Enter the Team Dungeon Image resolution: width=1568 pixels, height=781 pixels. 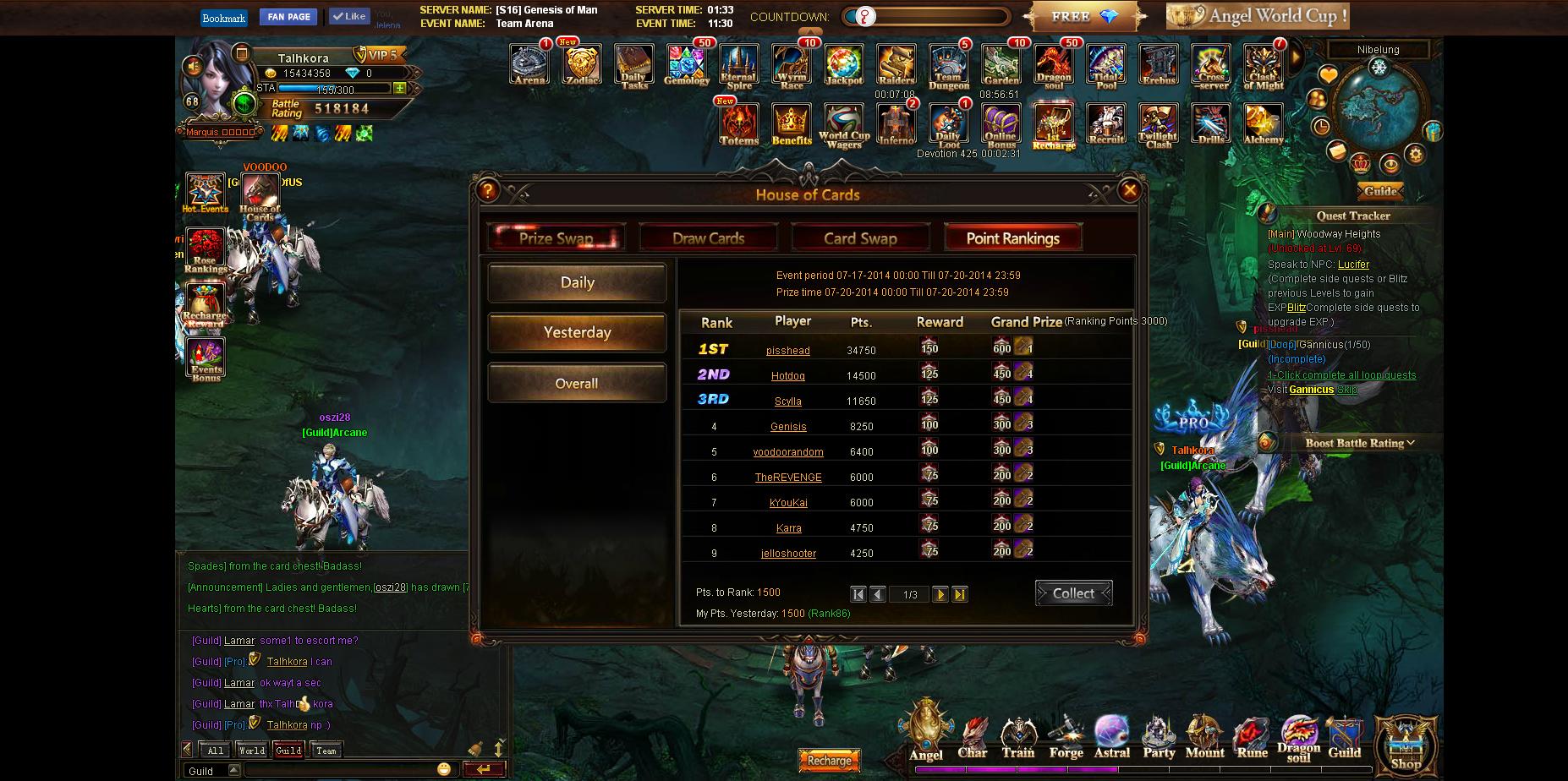pos(949,67)
